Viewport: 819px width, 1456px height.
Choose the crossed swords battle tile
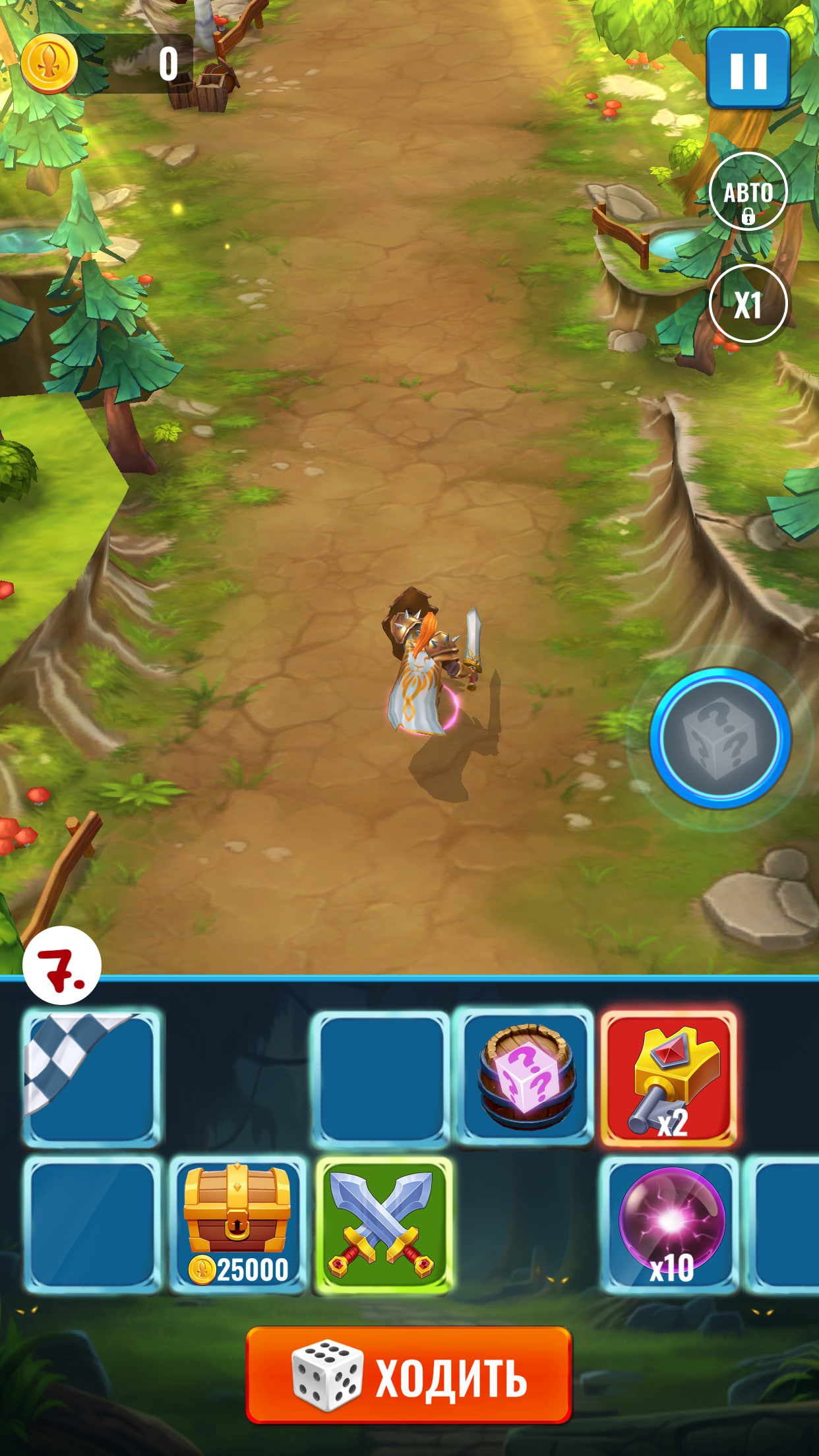pyautogui.click(x=384, y=1224)
